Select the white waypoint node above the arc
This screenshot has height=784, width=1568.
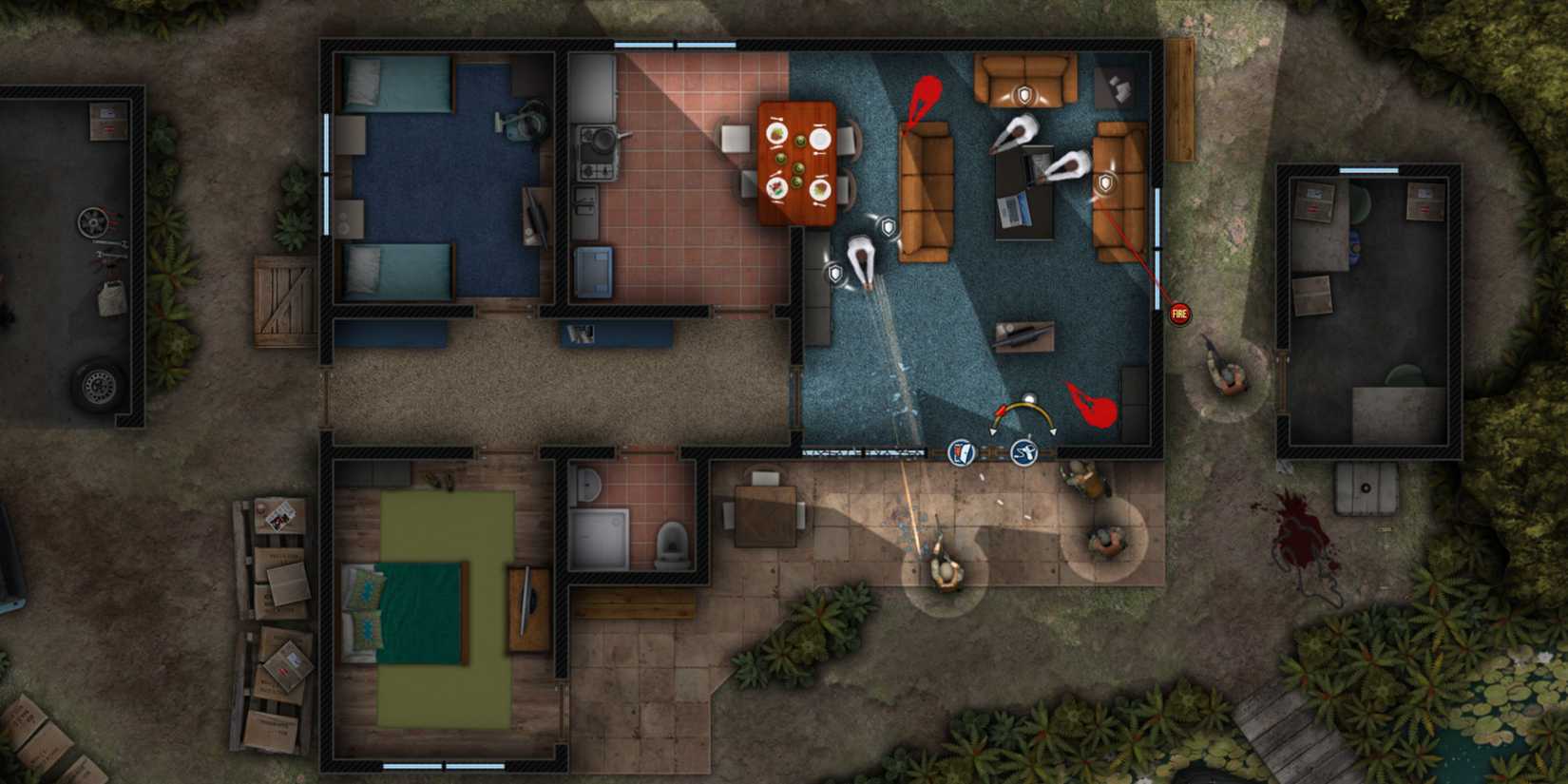[1030, 395]
